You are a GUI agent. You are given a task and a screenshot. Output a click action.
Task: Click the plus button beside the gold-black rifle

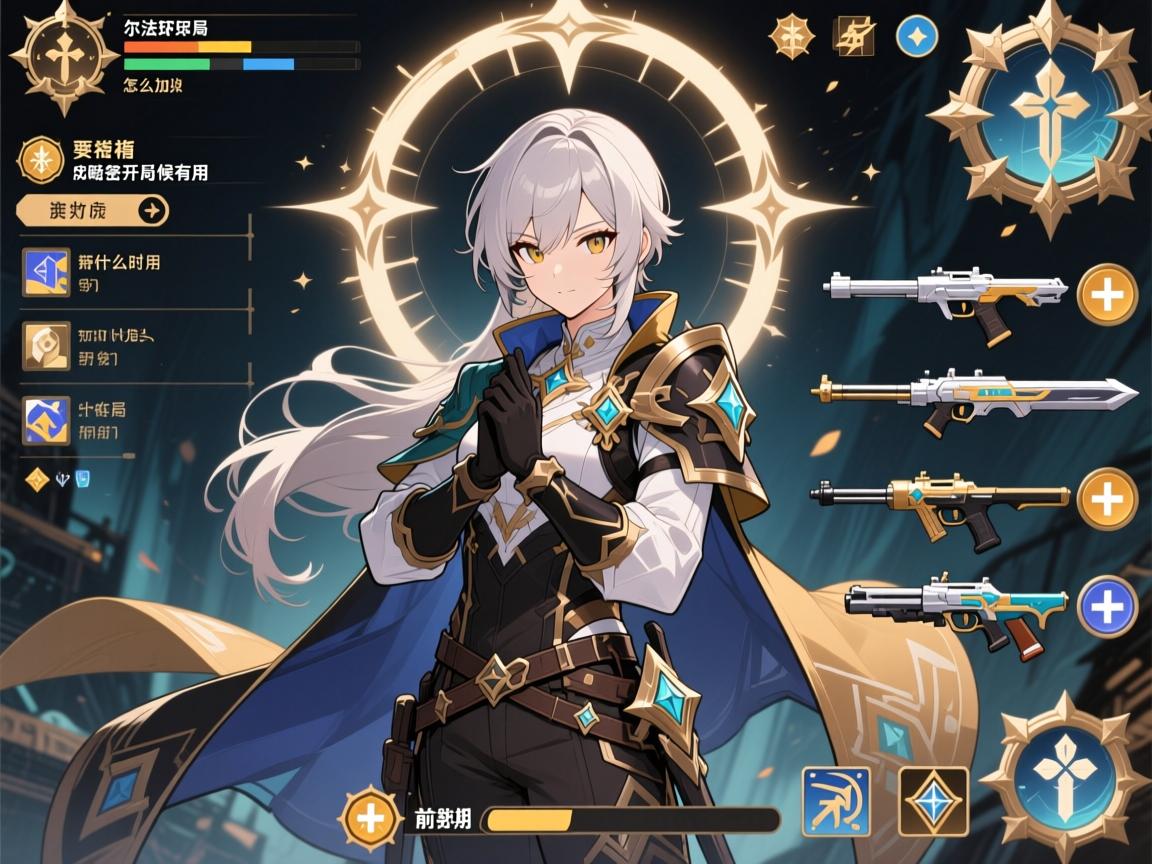[x=1108, y=498]
